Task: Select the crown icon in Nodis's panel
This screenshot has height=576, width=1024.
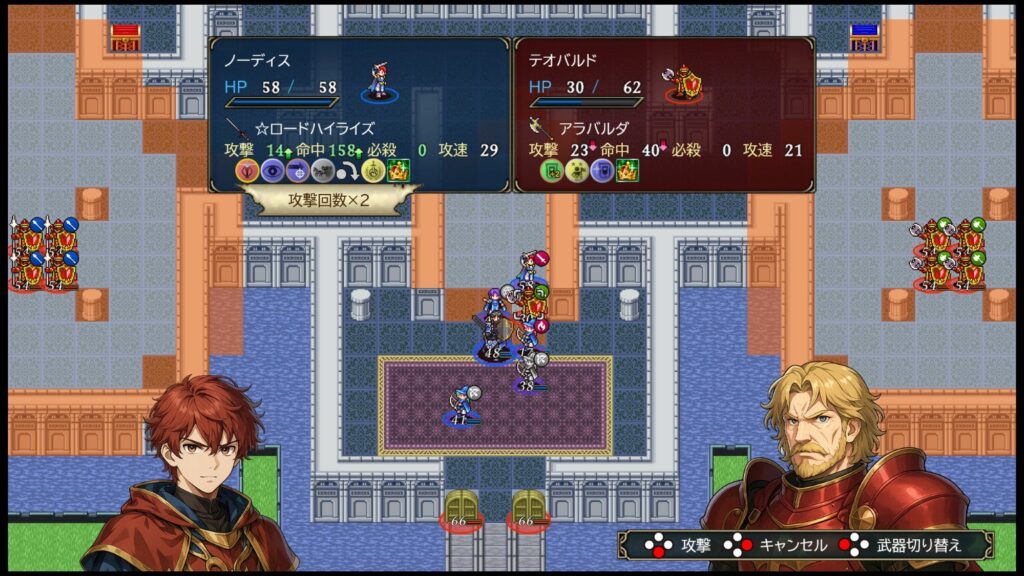Action: (397, 170)
